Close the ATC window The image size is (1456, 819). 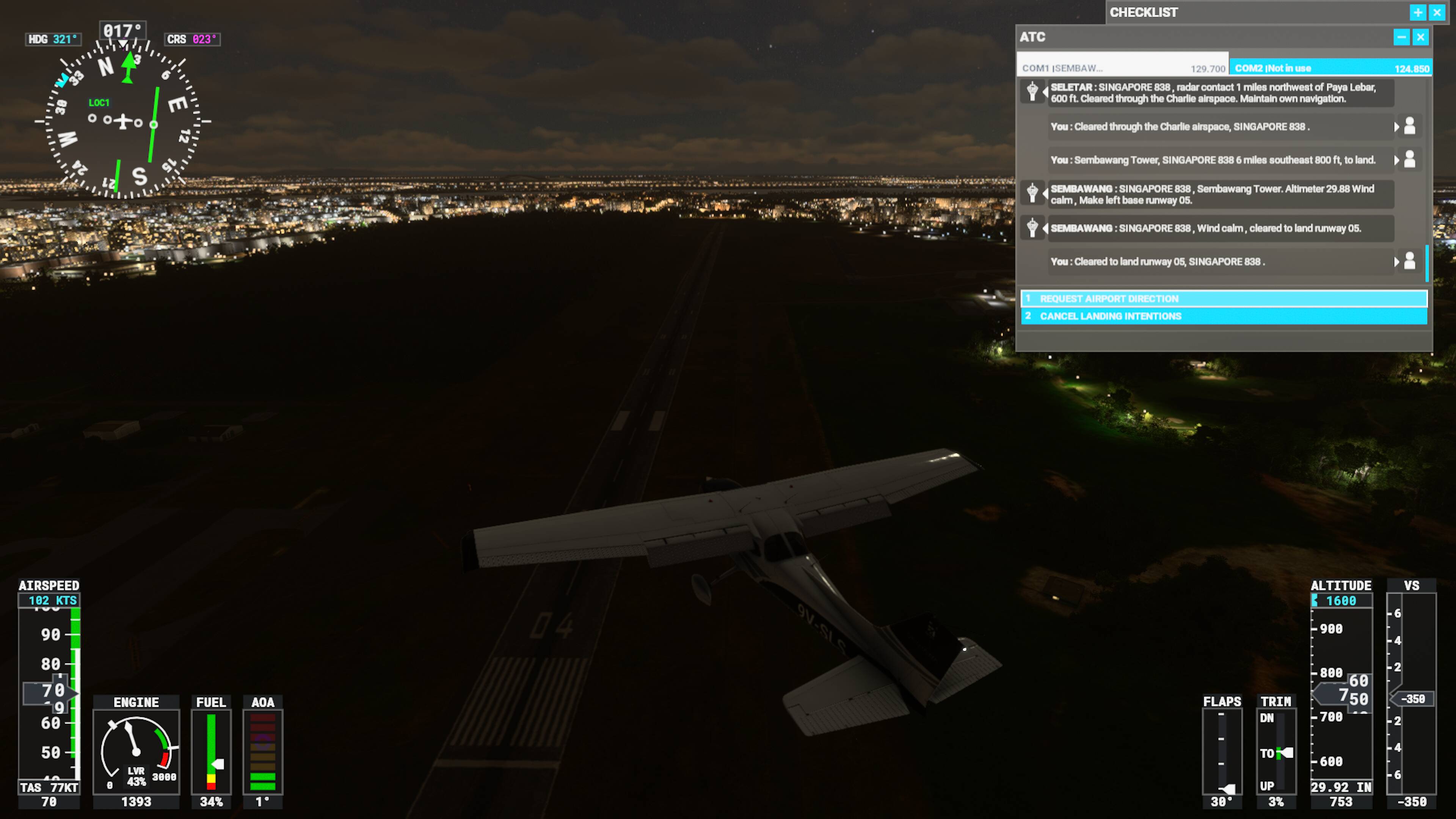click(1420, 37)
